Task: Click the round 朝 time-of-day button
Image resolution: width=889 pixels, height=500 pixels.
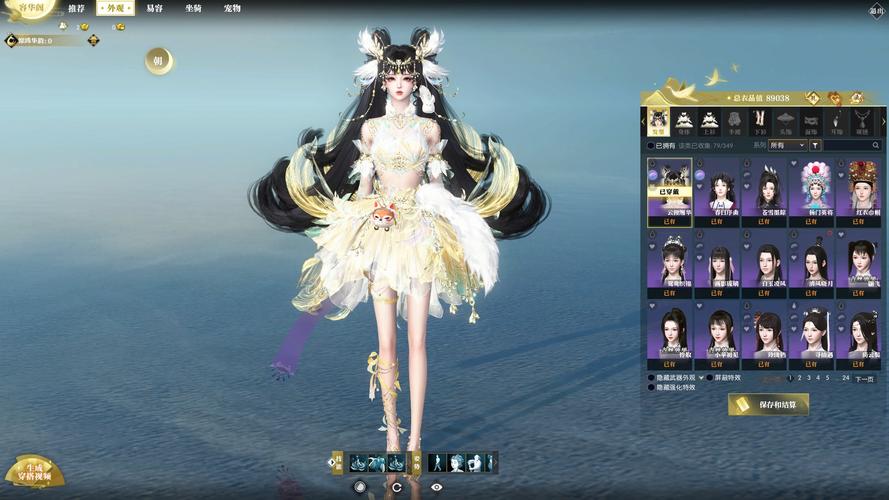Action: click(157, 61)
